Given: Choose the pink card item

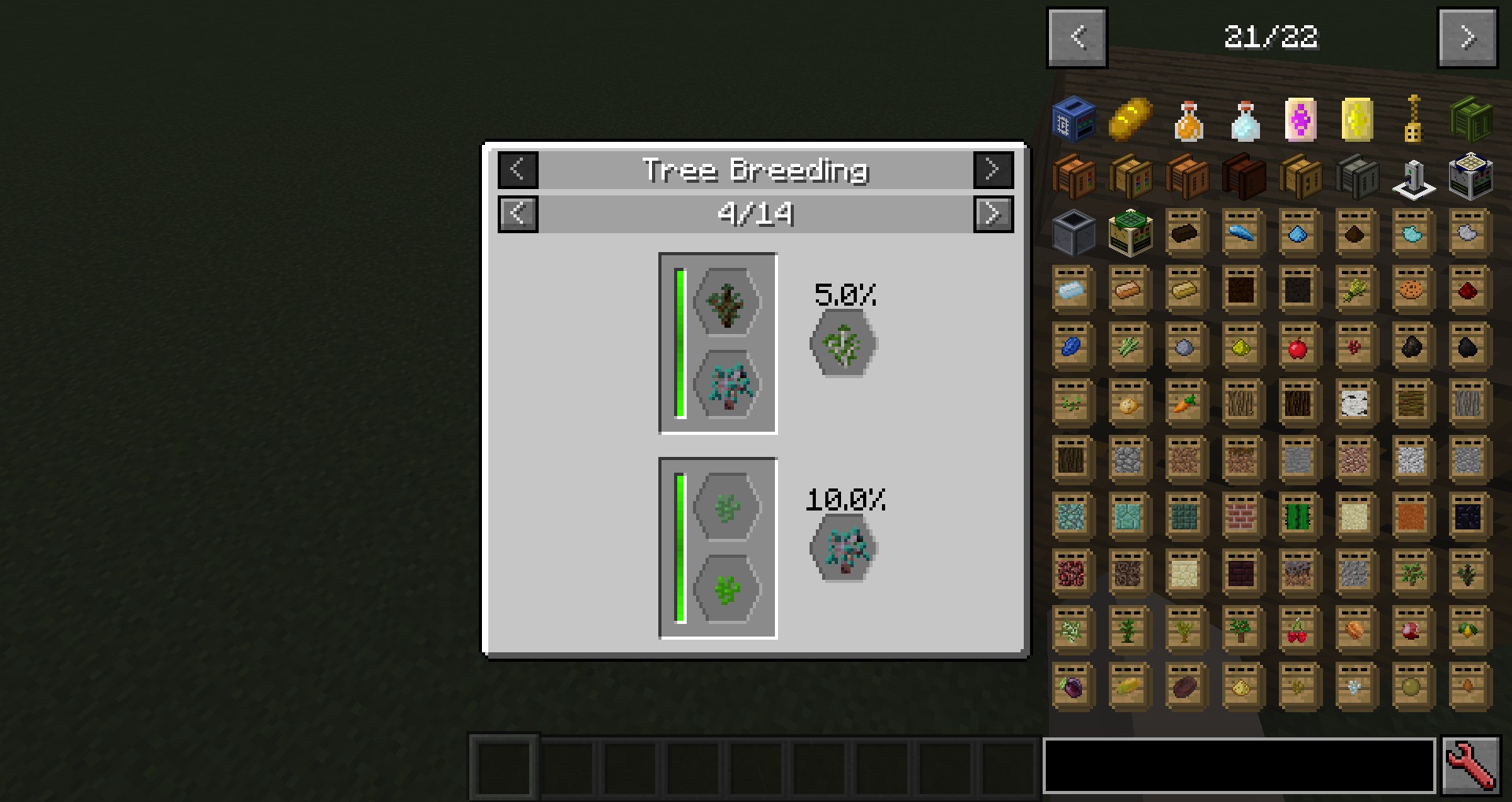Looking at the screenshot, I should pos(1299,121).
